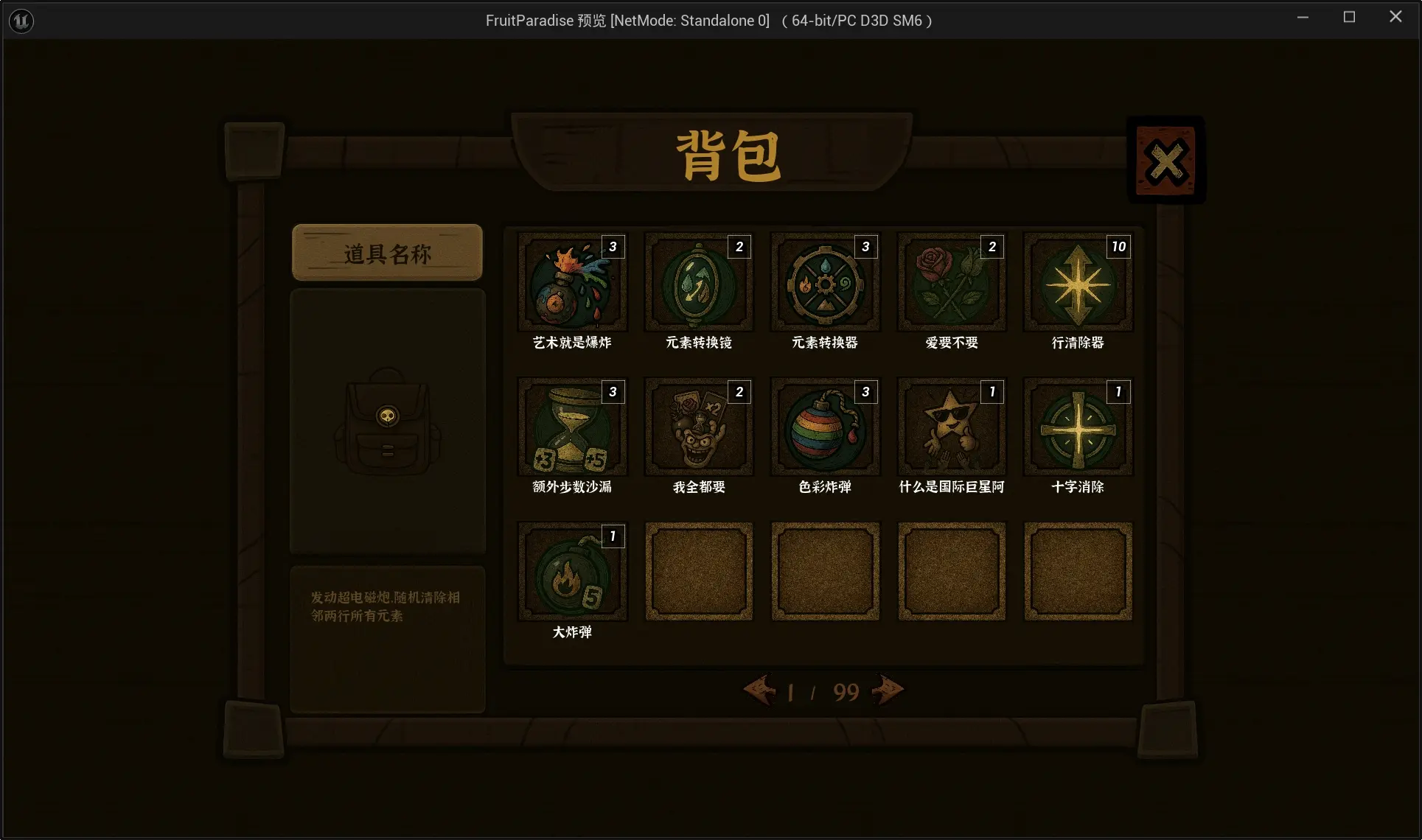
Task: Click the 道具名称 item name panel
Action: point(386,252)
